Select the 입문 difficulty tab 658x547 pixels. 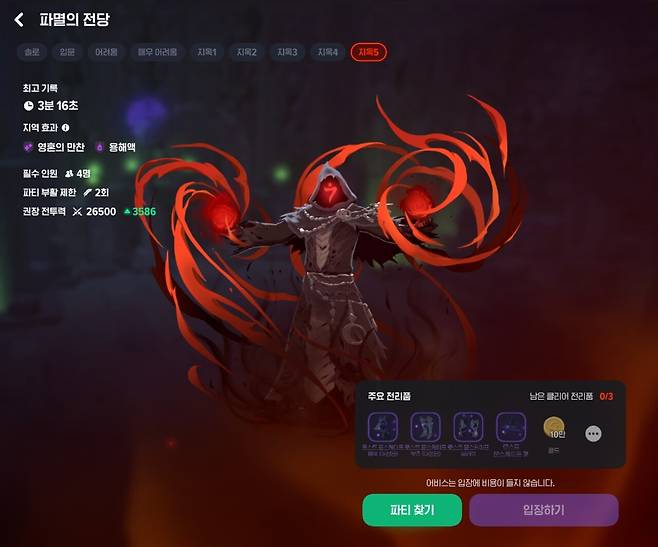tap(66, 52)
